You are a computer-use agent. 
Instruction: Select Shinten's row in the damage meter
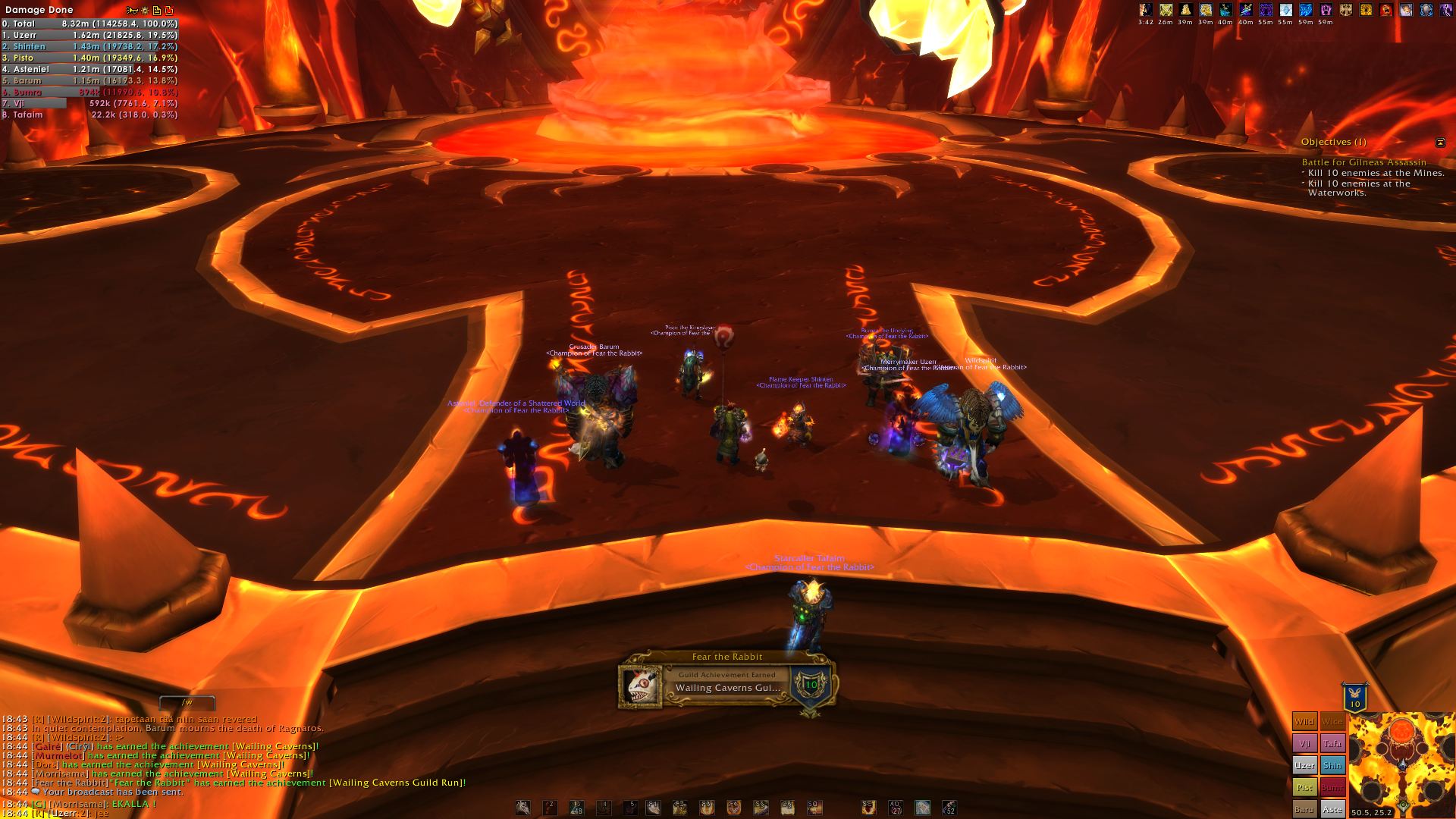pyautogui.click(x=89, y=46)
